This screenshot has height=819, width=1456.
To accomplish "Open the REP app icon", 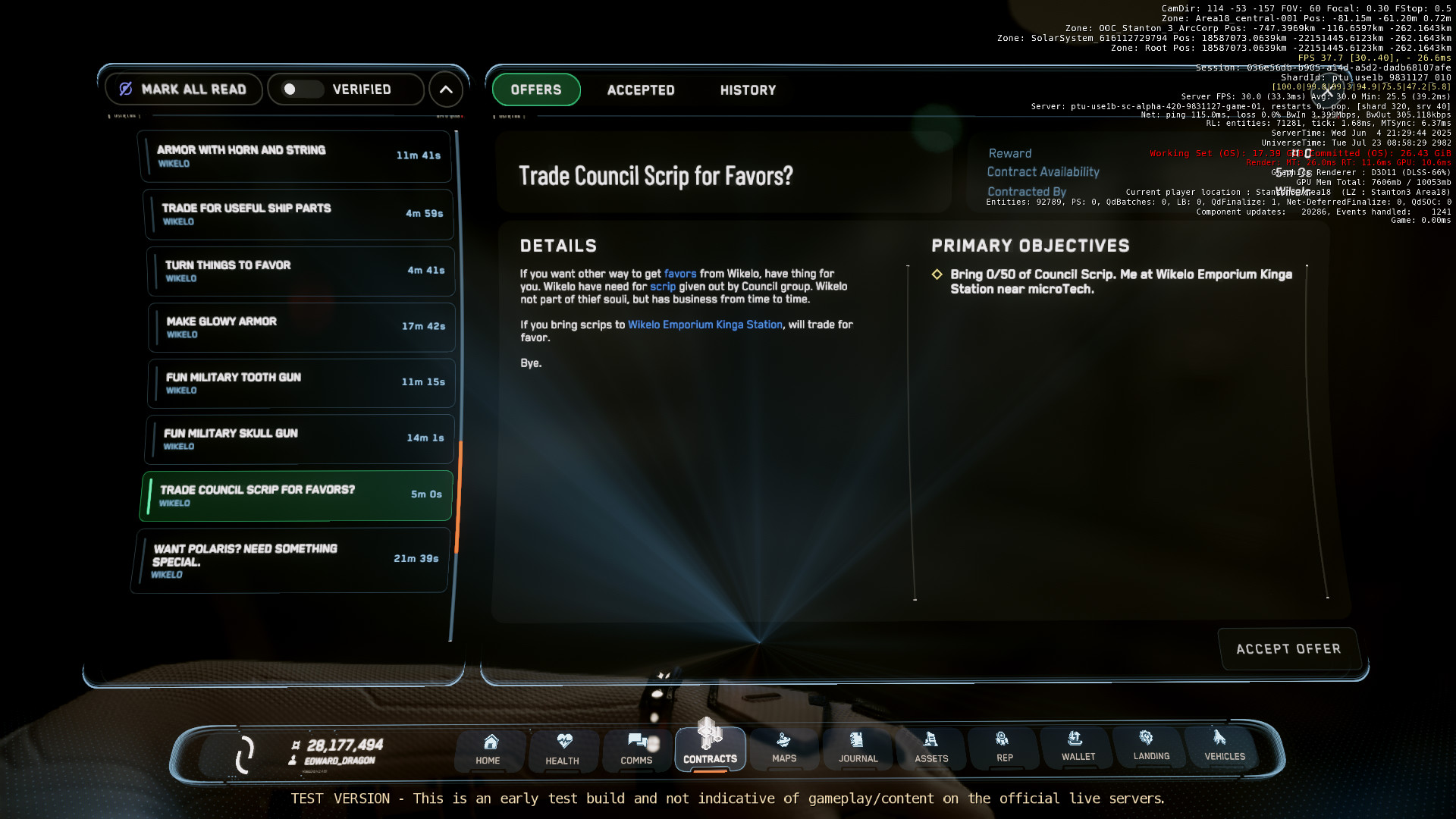I will pos(1004,748).
